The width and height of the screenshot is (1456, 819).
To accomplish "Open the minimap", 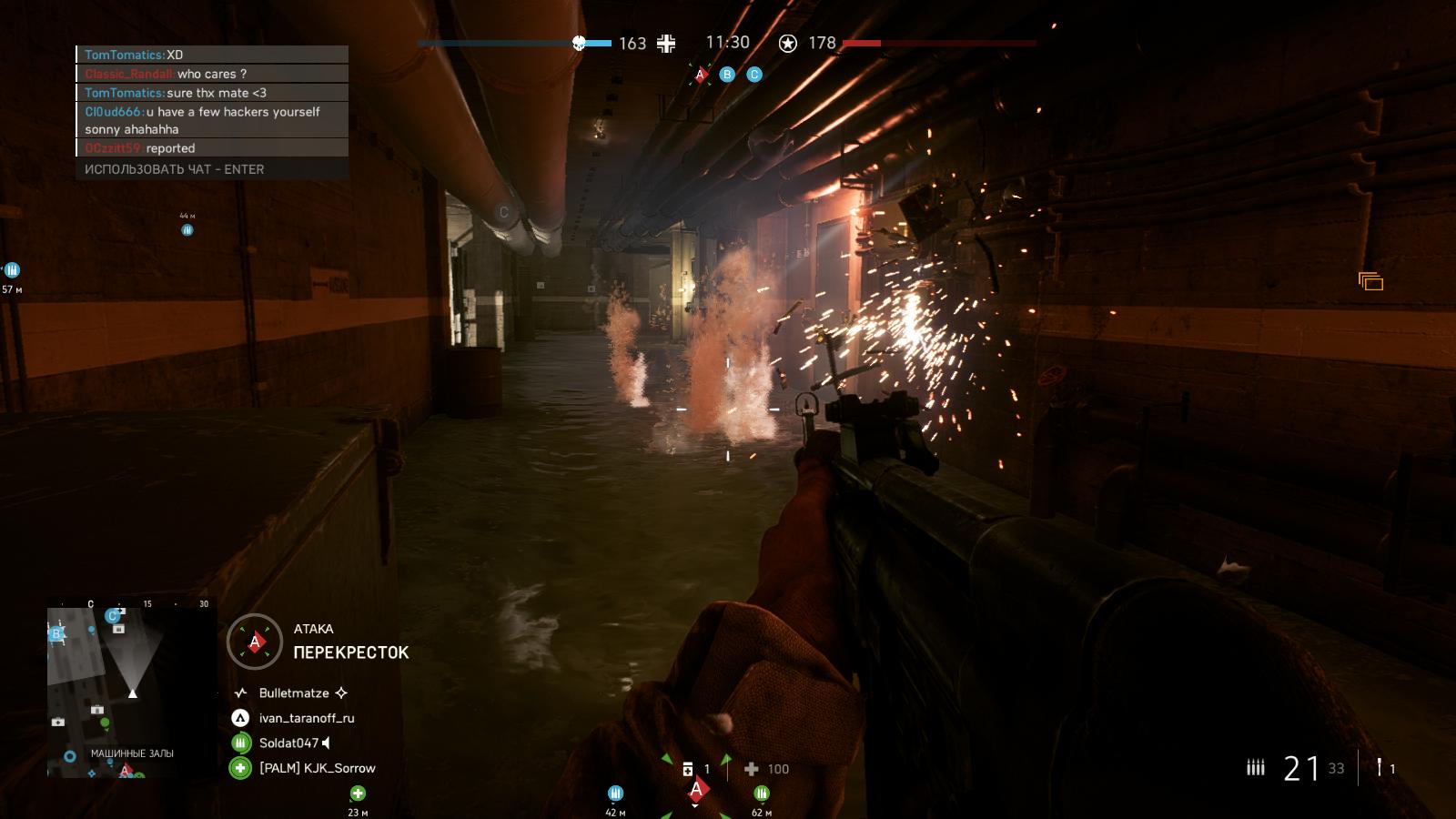I will (x=132, y=692).
